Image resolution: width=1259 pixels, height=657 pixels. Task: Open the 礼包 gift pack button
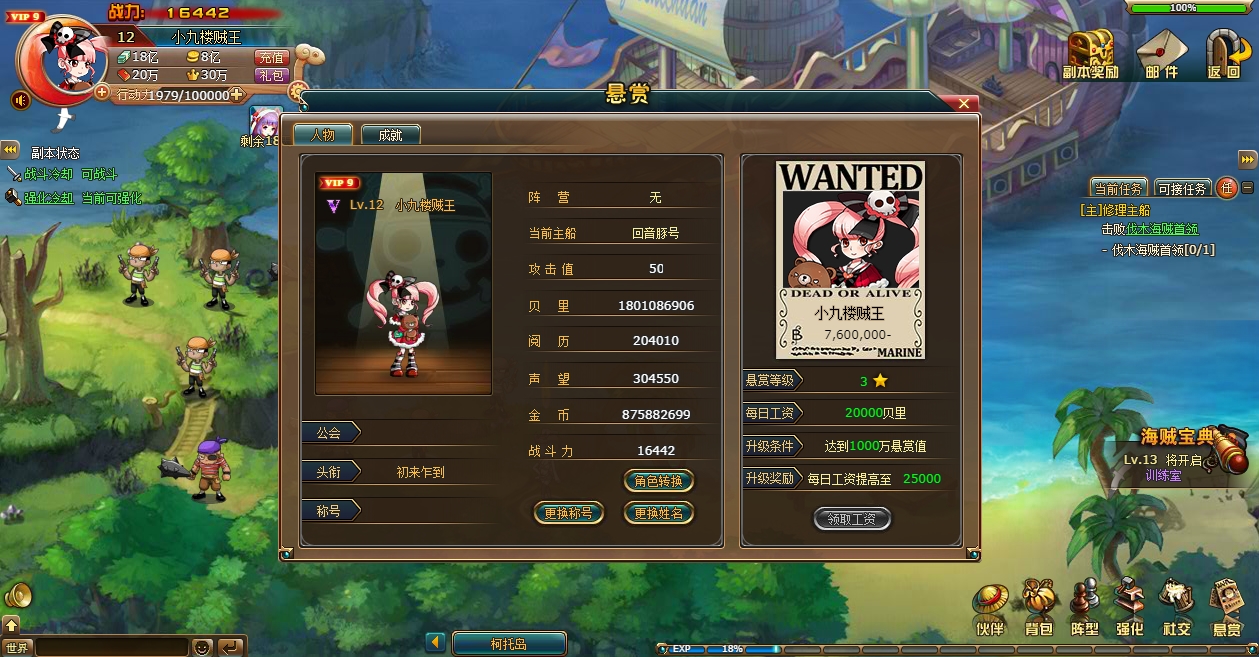(271, 75)
